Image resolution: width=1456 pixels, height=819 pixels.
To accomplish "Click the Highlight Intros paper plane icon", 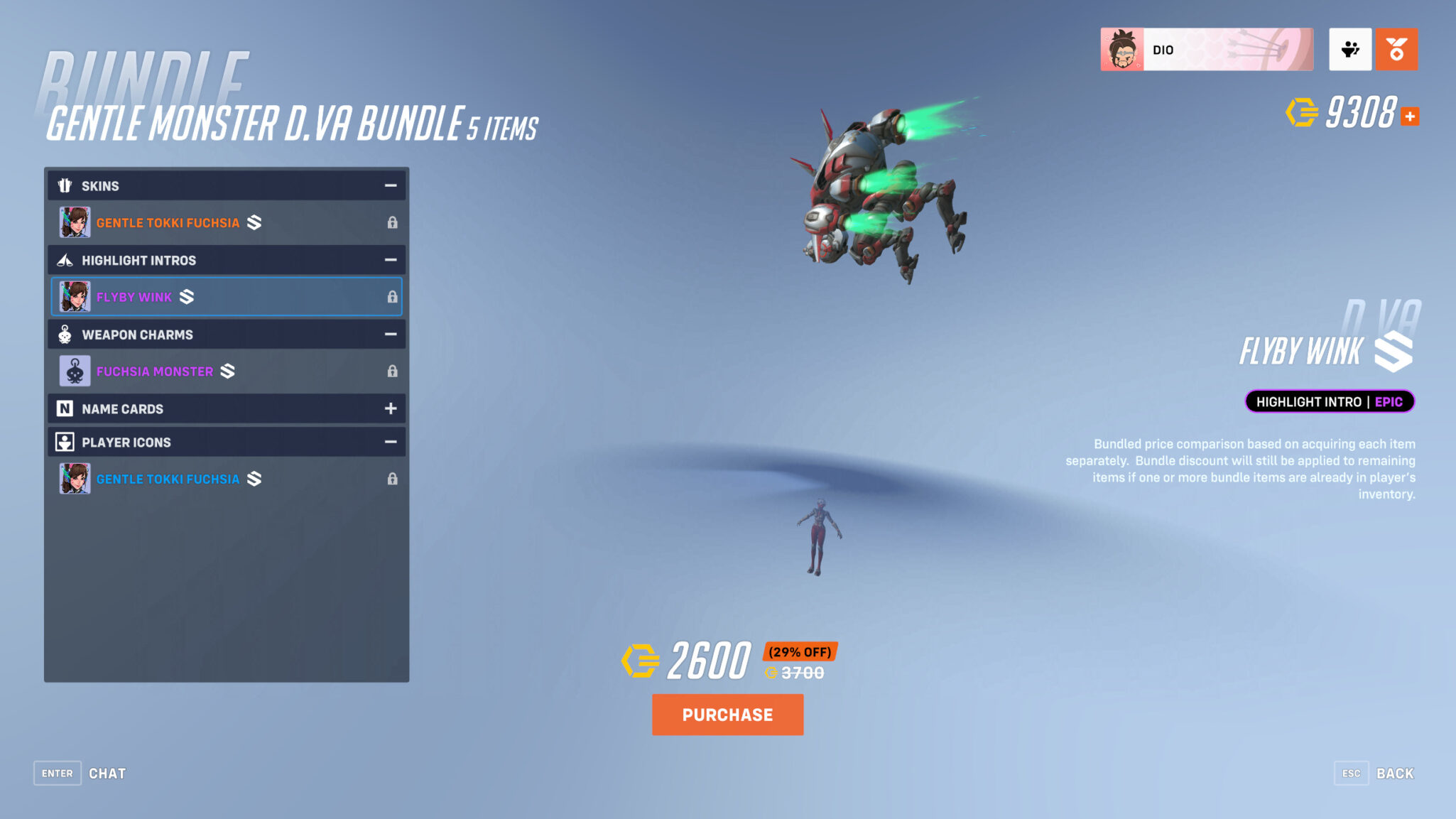I will (x=65, y=260).
